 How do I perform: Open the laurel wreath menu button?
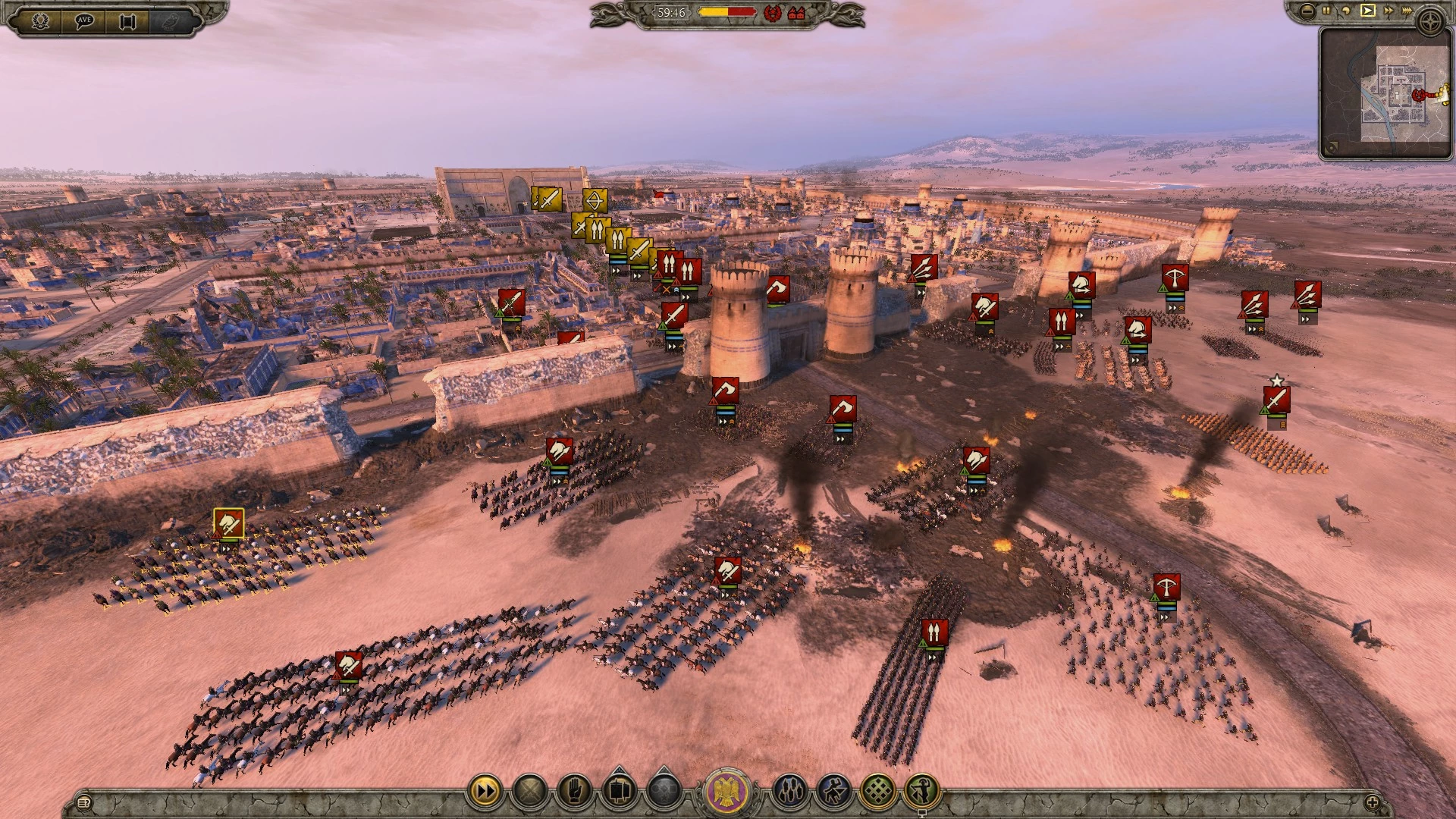pos(40,20)
